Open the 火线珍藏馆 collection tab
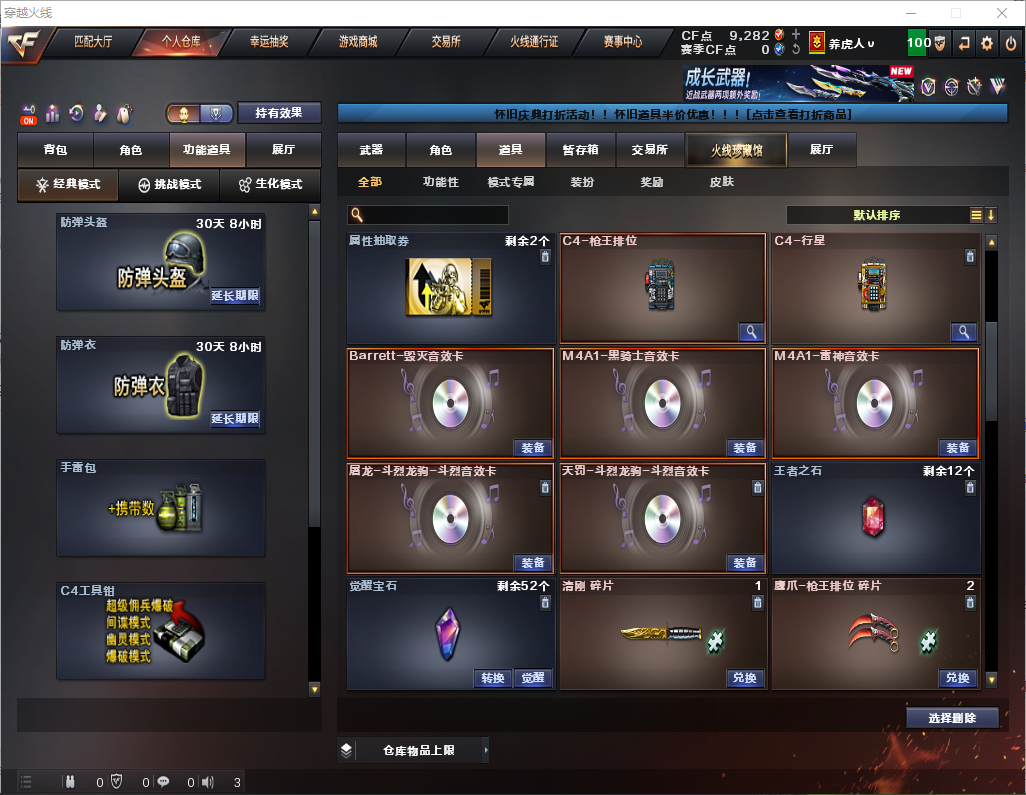 point(736,150)
